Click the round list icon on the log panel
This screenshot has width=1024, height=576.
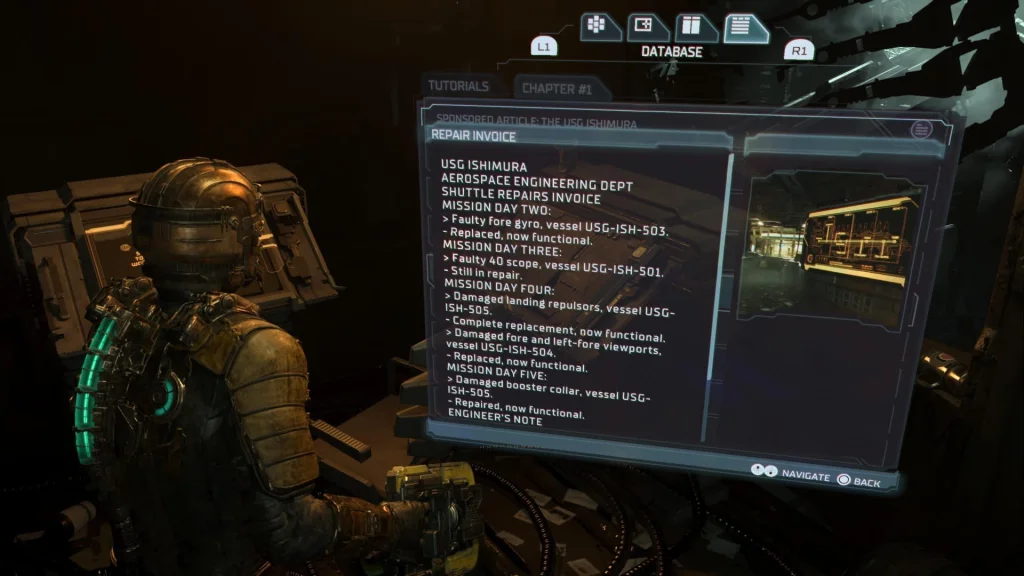click(920, 129)
